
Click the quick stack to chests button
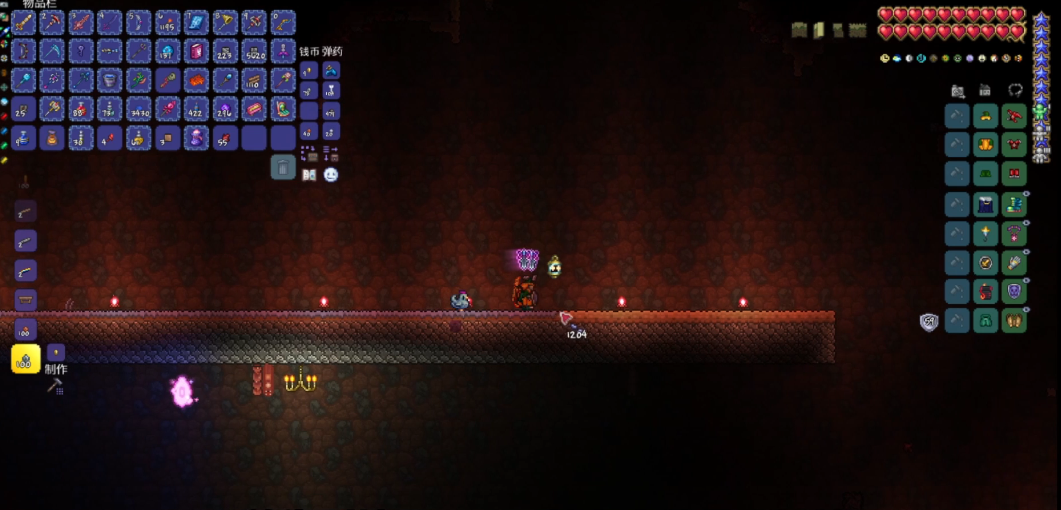[x=309, y=153]
